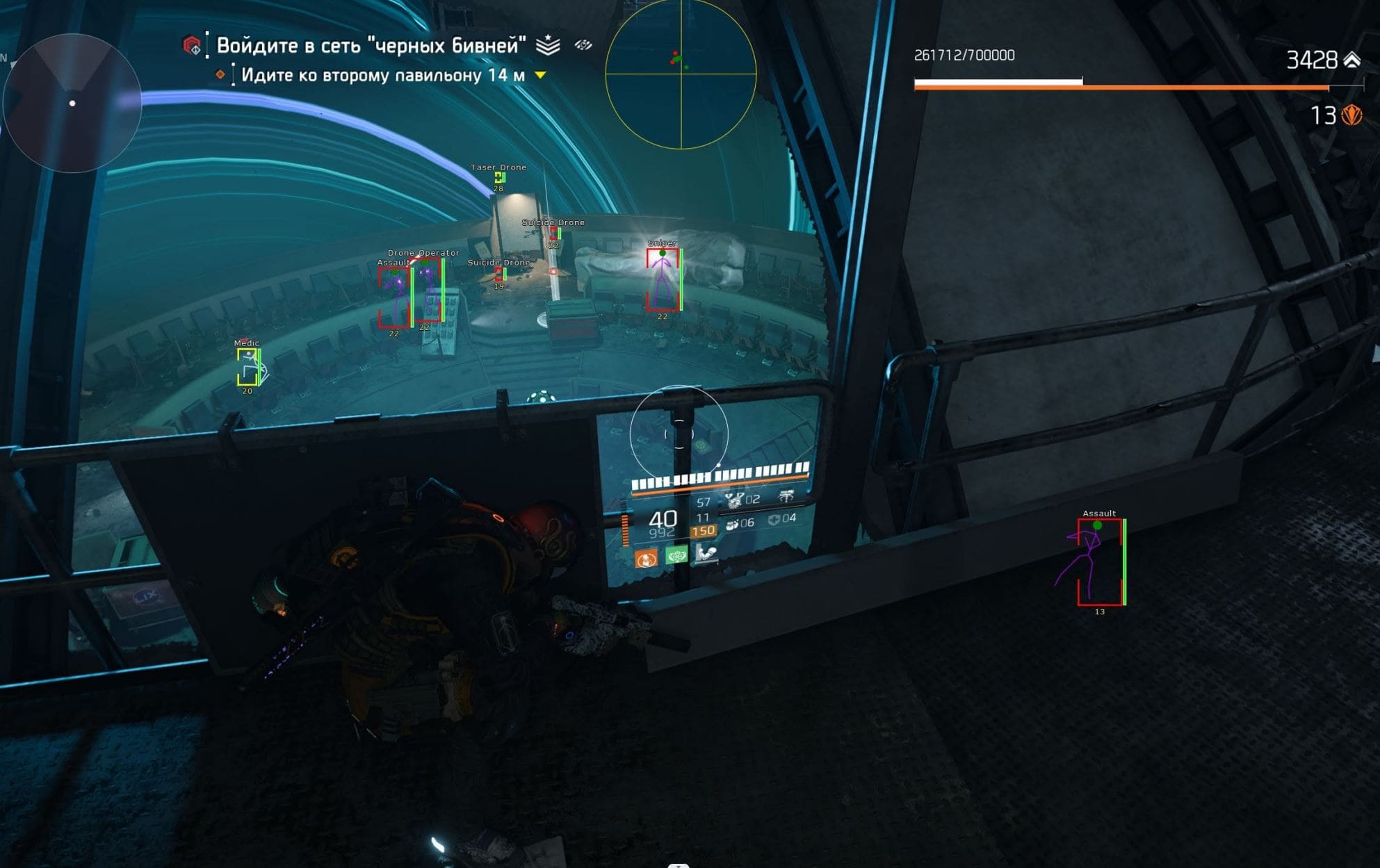Image resolution: width=1380 pixels, height=868 pixels.
Task: Click the yellow circular crosshair radar overlay
Action: pos(681,72)
